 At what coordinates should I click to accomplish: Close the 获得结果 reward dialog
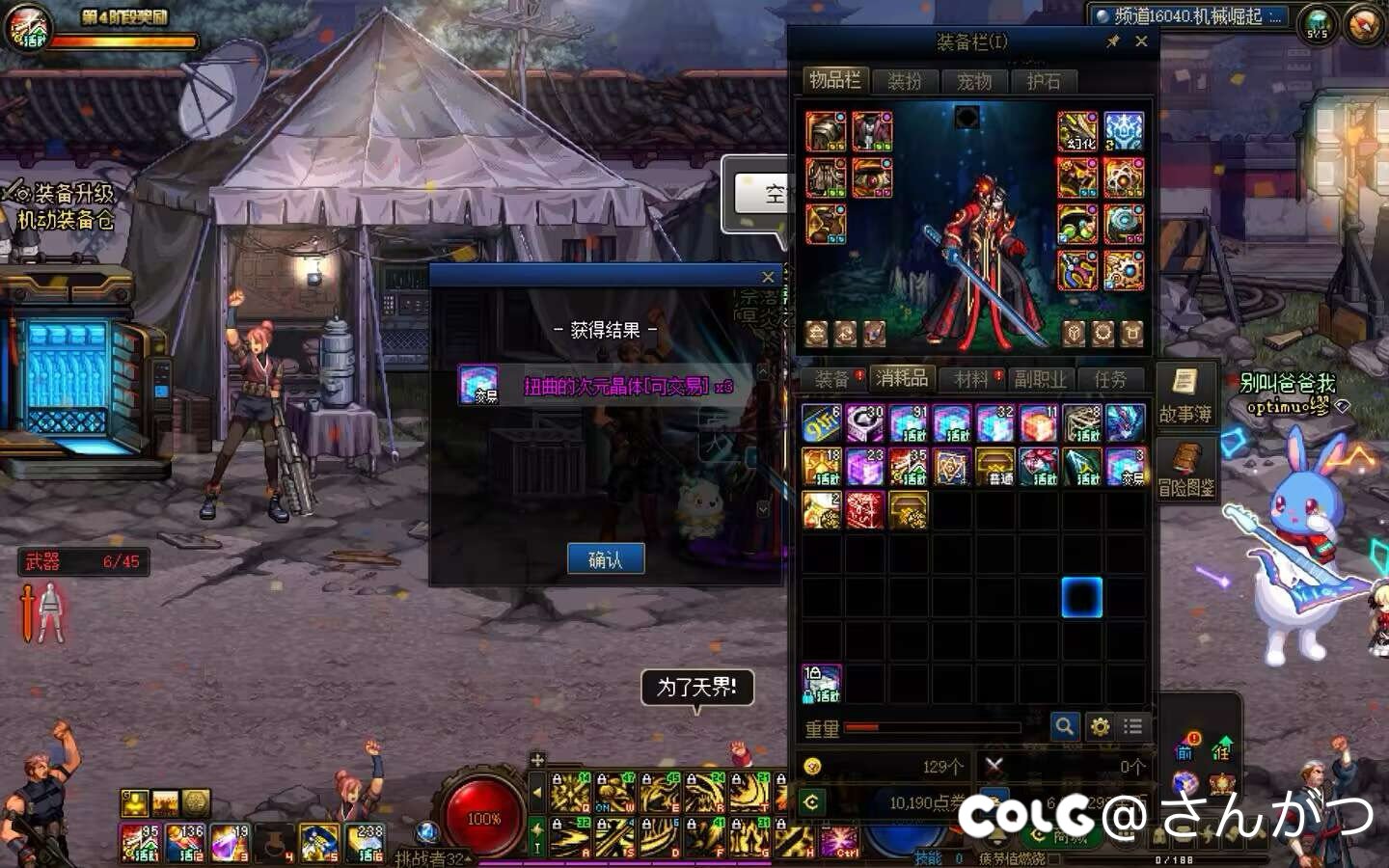point(768,277)
